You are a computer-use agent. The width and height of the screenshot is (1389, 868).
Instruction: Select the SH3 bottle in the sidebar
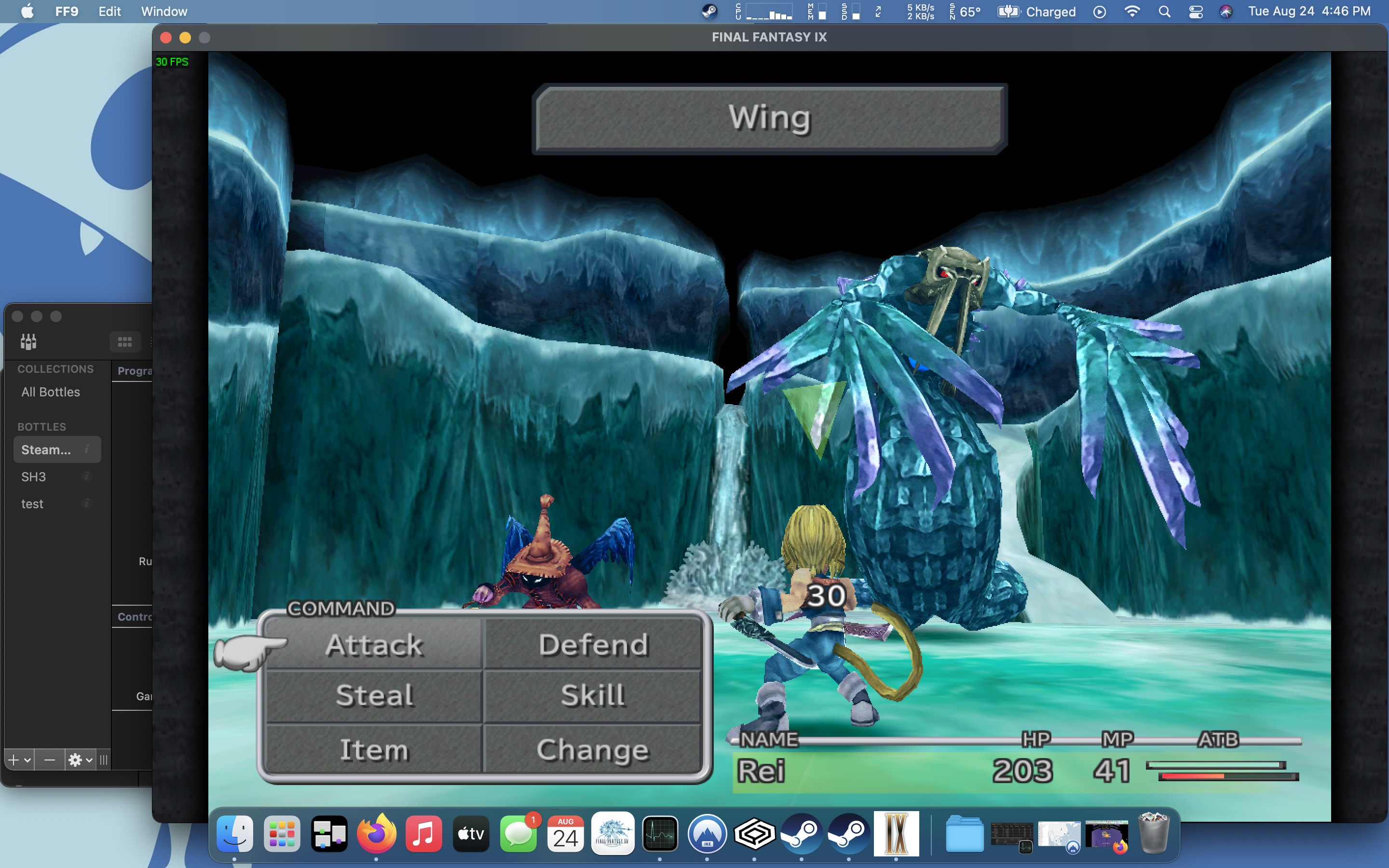pos(33,476)
